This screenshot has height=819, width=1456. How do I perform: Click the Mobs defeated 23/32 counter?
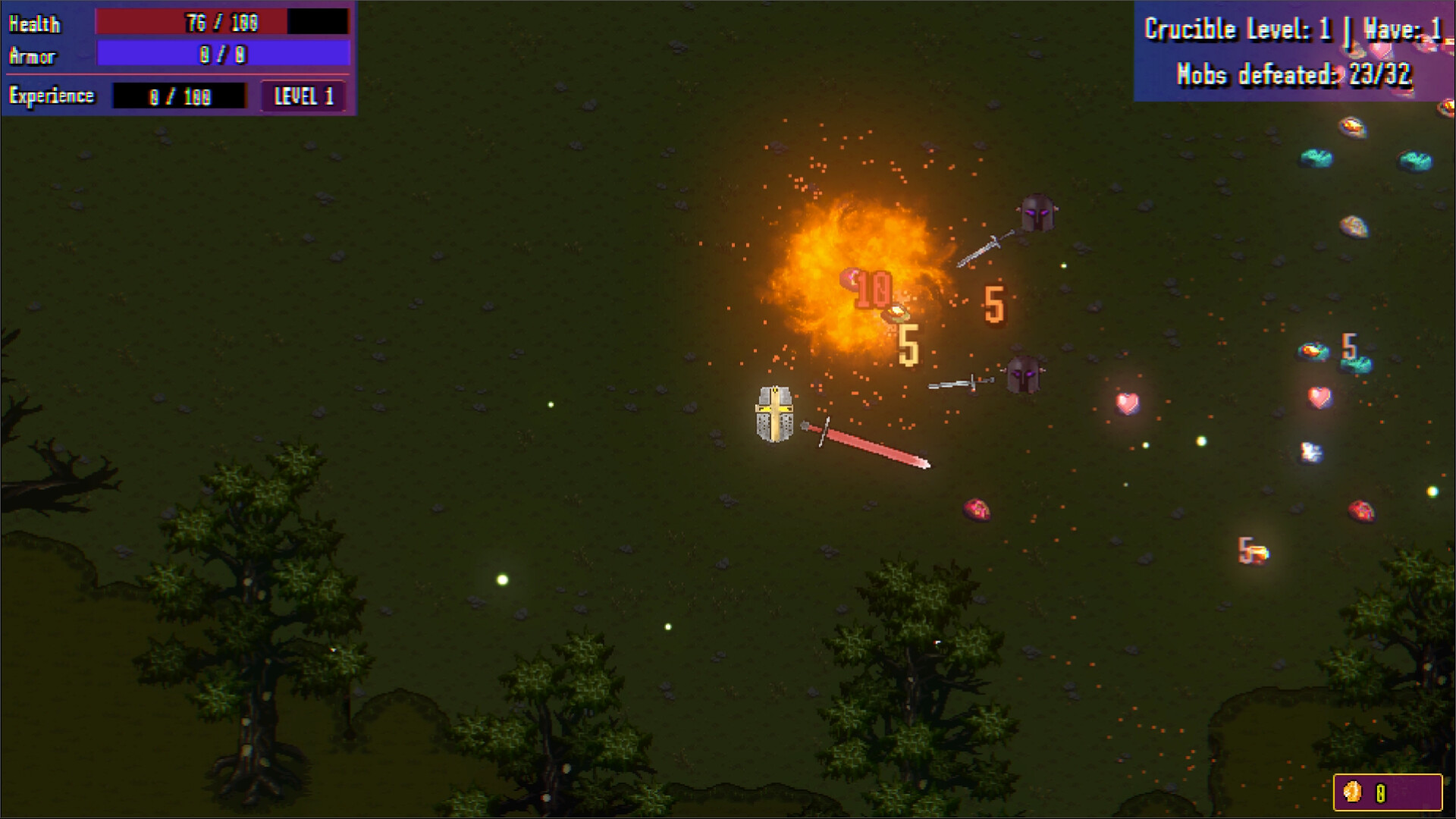tap(1294, 74)
